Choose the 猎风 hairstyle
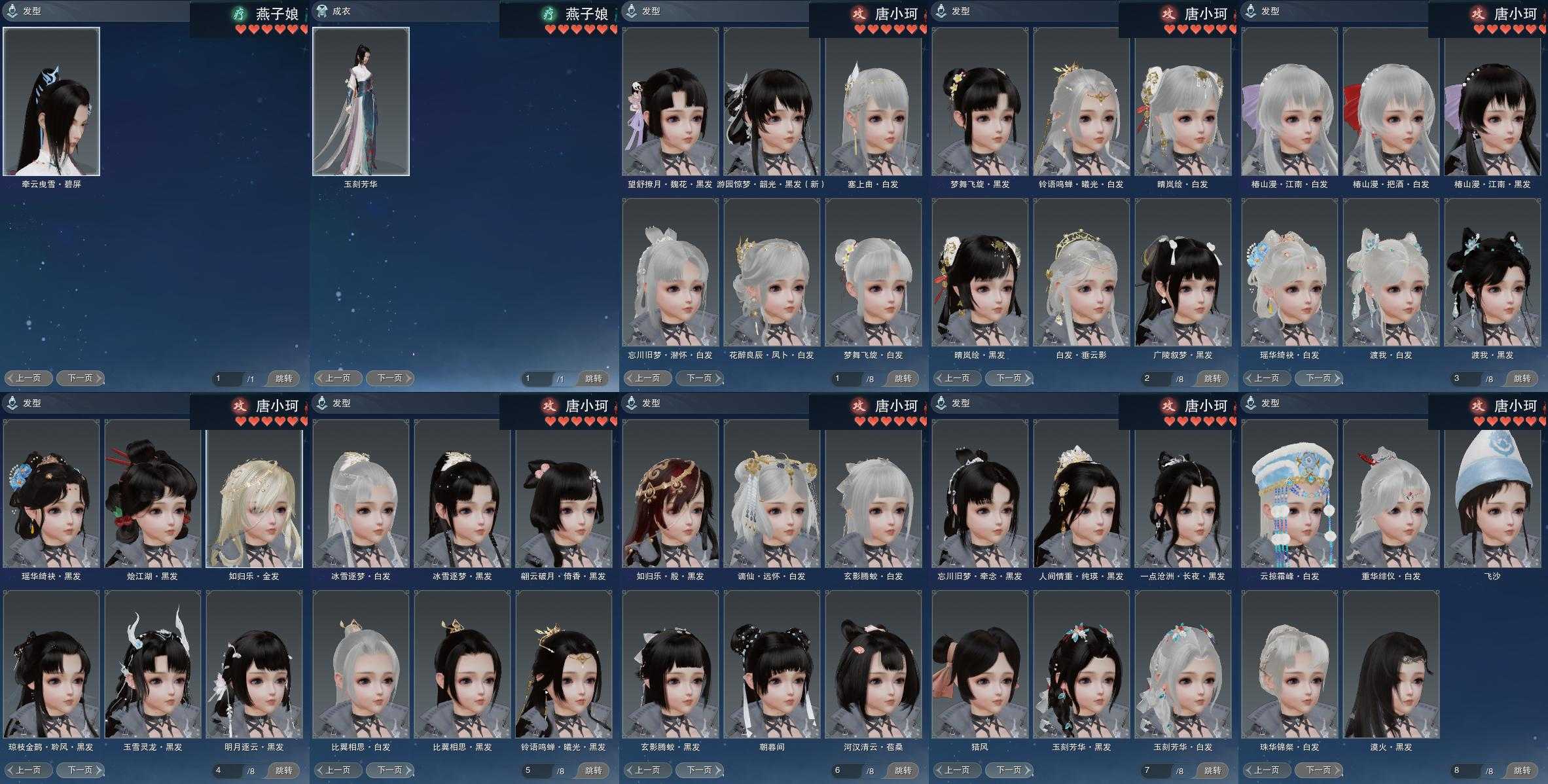Screen dimensions: 1548x784 (x=980, y=664)
